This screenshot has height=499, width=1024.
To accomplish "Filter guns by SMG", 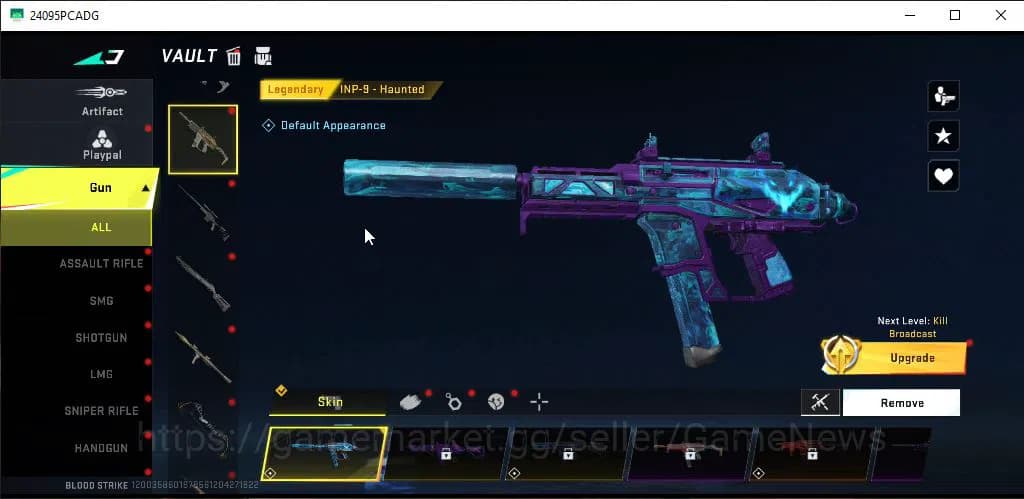I will point(101,301).
